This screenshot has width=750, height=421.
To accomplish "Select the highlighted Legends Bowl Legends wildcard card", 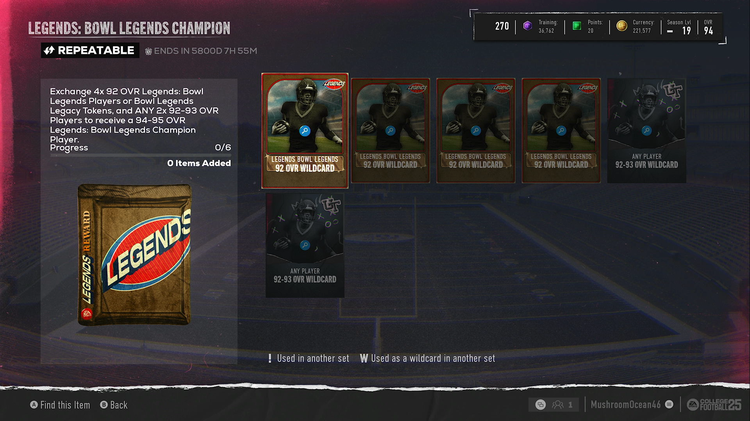I will tap(306, 131).
